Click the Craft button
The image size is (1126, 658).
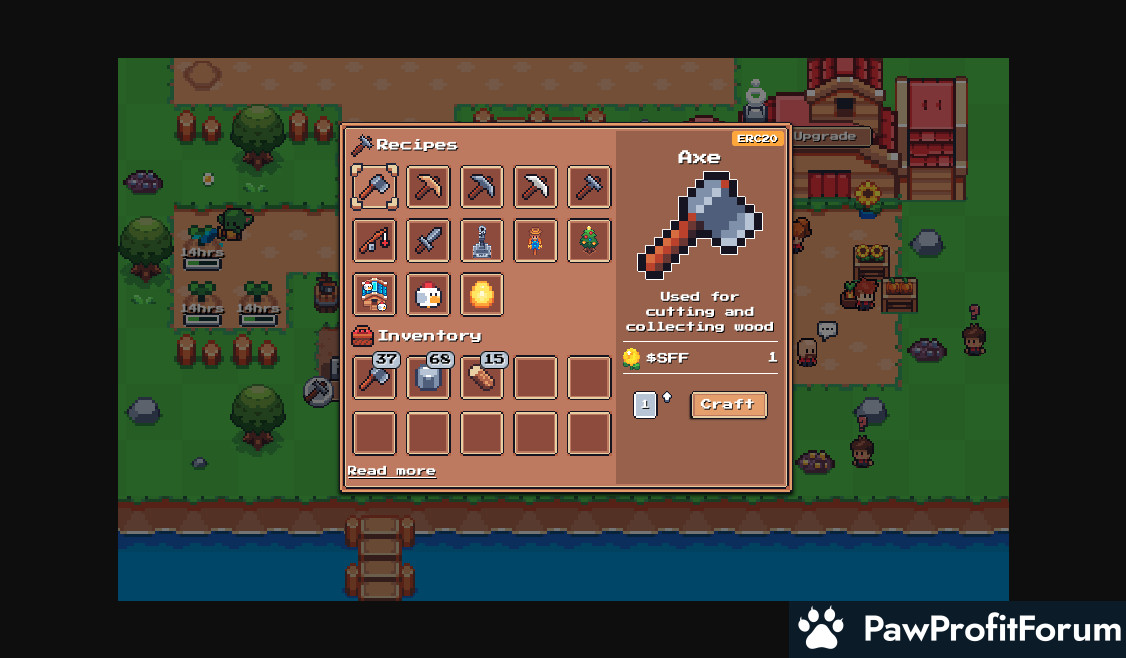click(x=728, y=405)
